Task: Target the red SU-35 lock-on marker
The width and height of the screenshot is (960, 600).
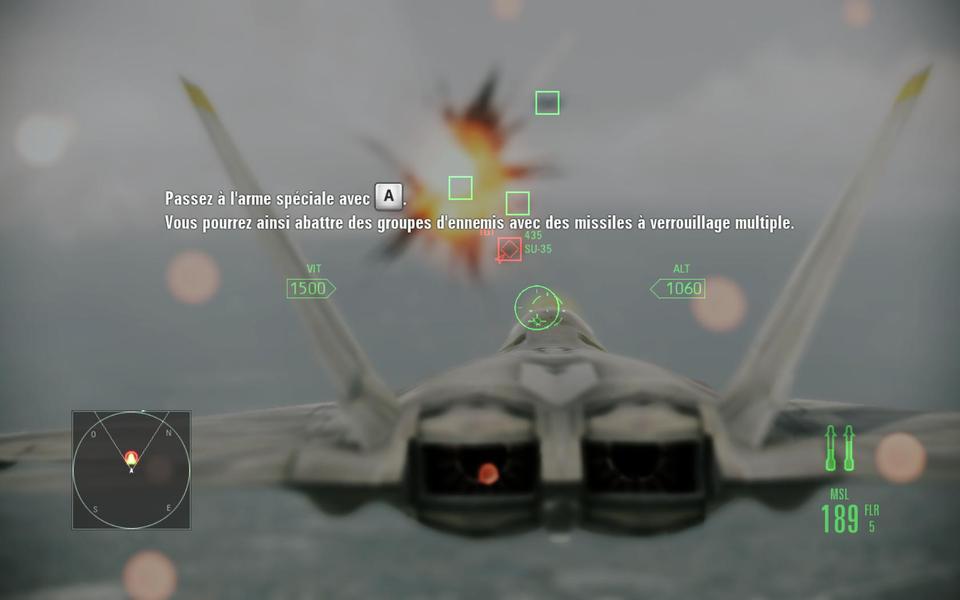Action: click(x=509, y=249)
